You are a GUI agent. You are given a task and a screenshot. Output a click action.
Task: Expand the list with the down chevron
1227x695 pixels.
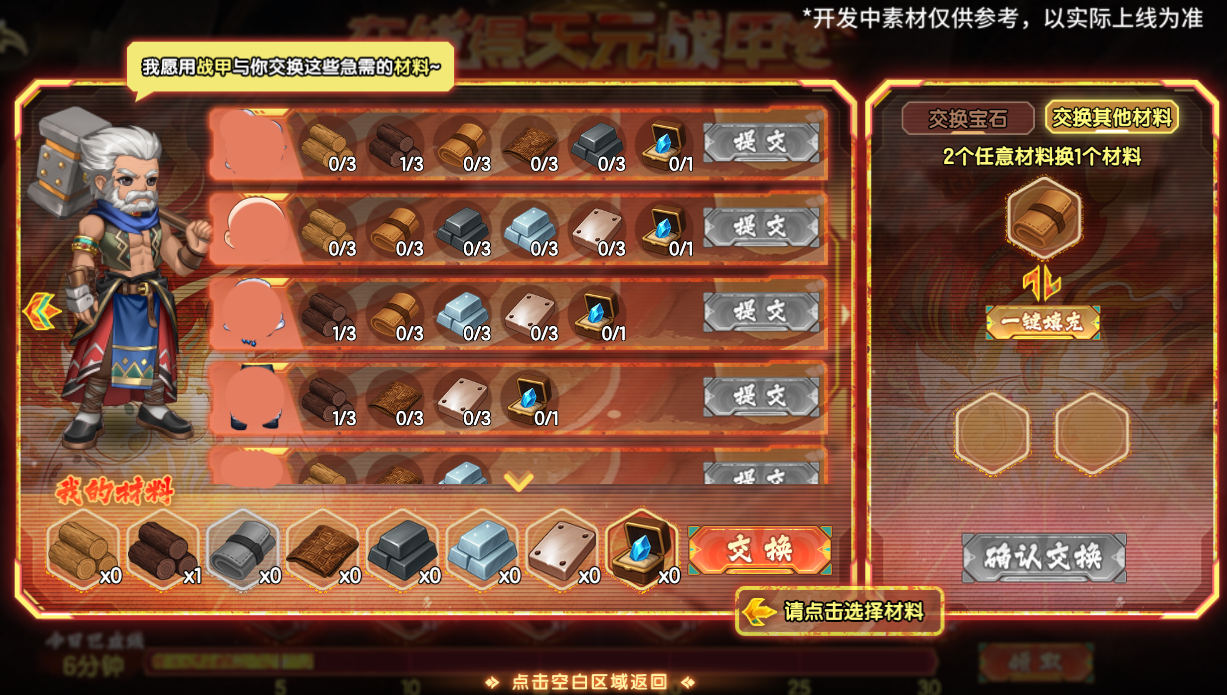tap(518, 482)
